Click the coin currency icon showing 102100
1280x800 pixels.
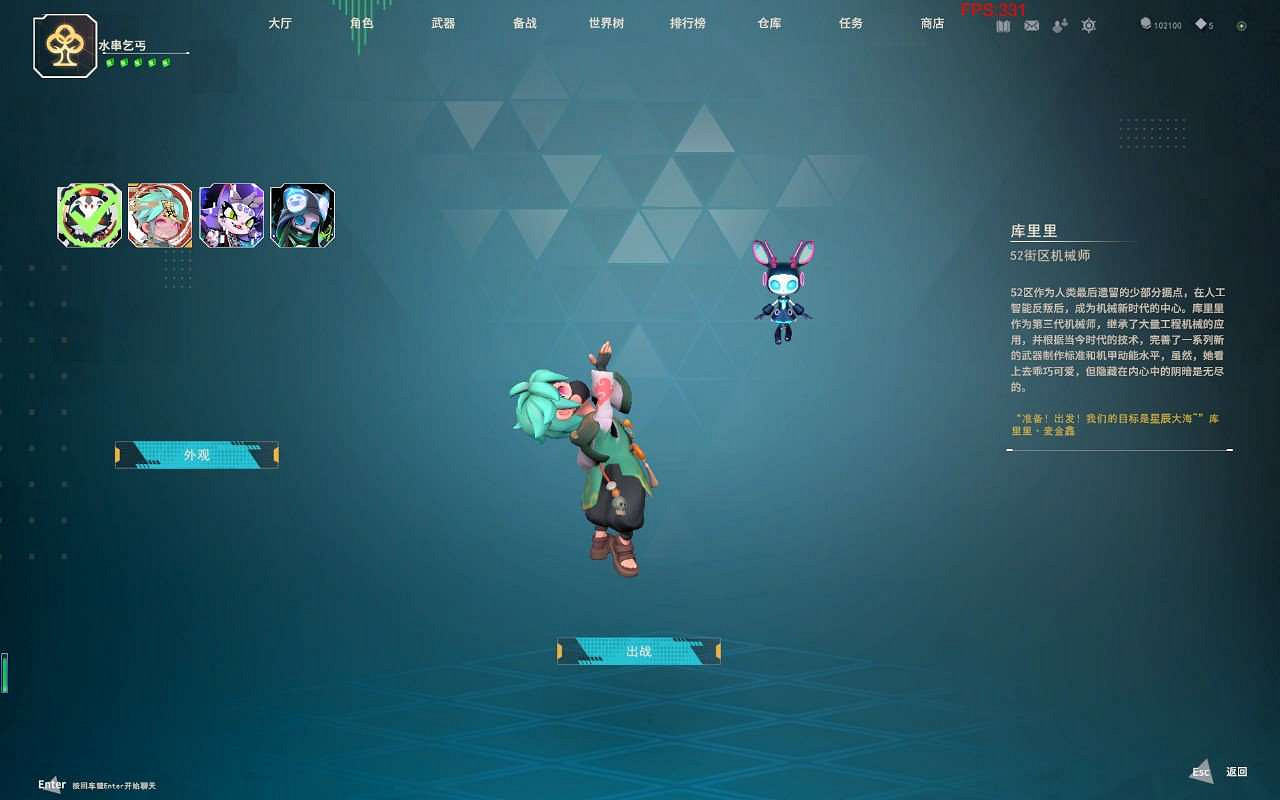tap(1145, 25)
